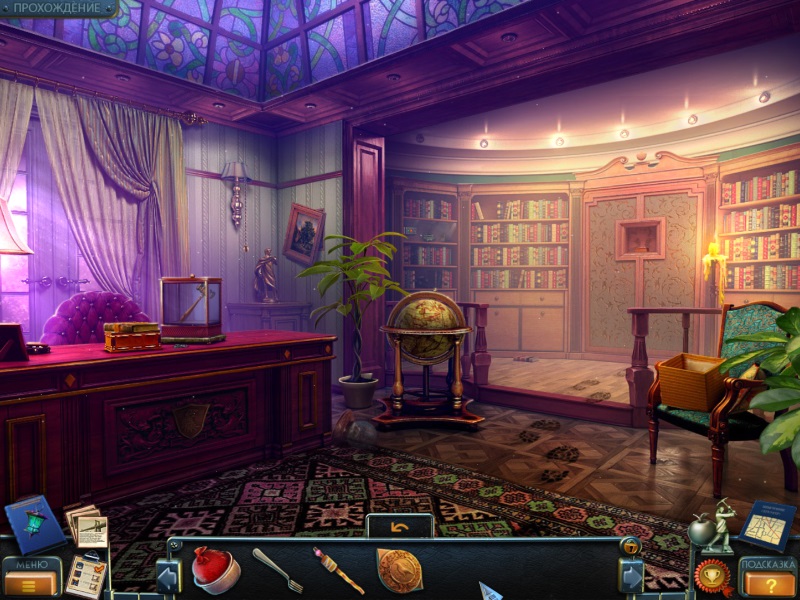800x600 pixels.
Task: Open the trophy achievements medal
Action: (714, 576)
